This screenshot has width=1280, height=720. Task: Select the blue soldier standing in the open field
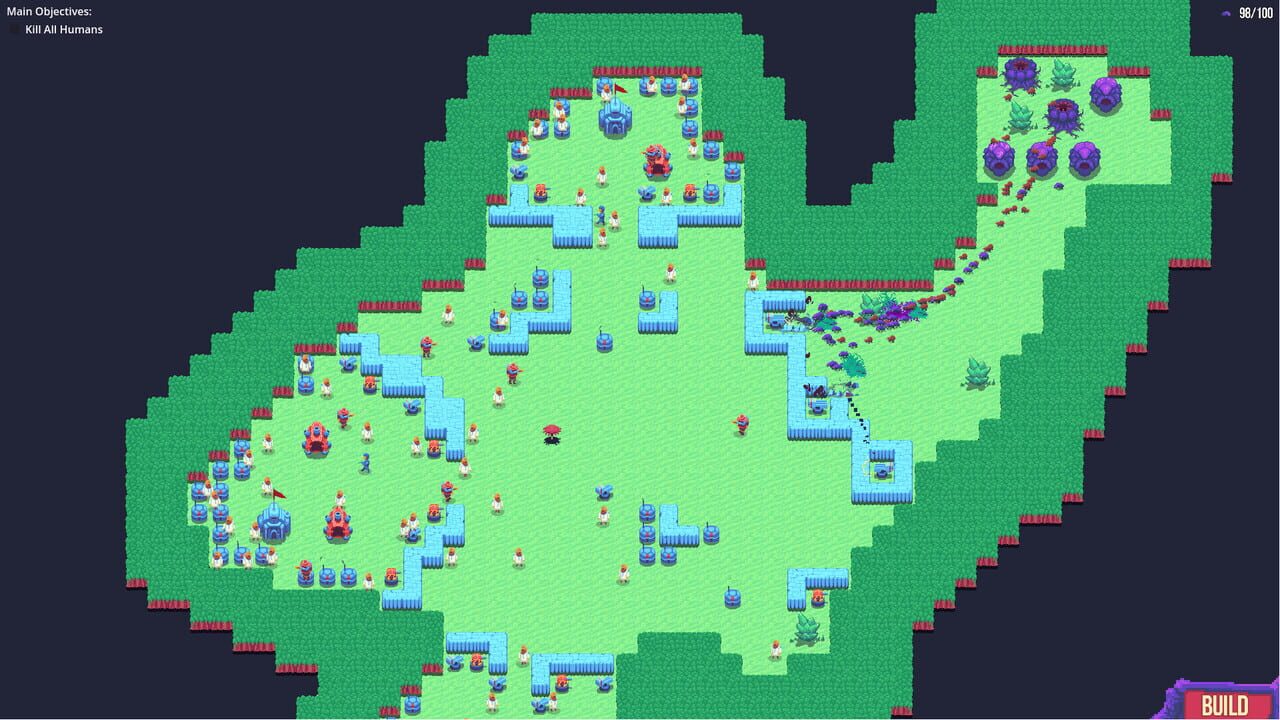366,461
